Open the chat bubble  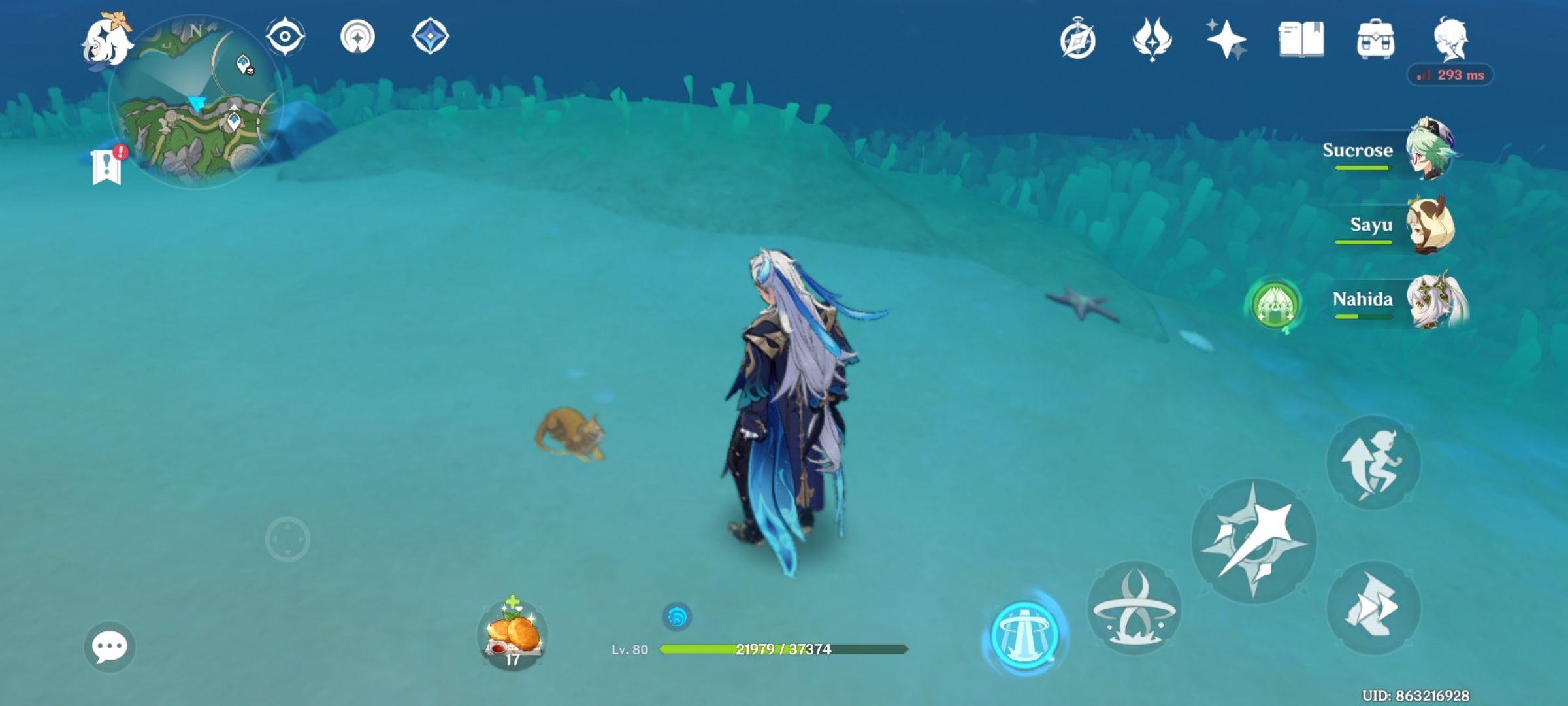tap(111, 647)
